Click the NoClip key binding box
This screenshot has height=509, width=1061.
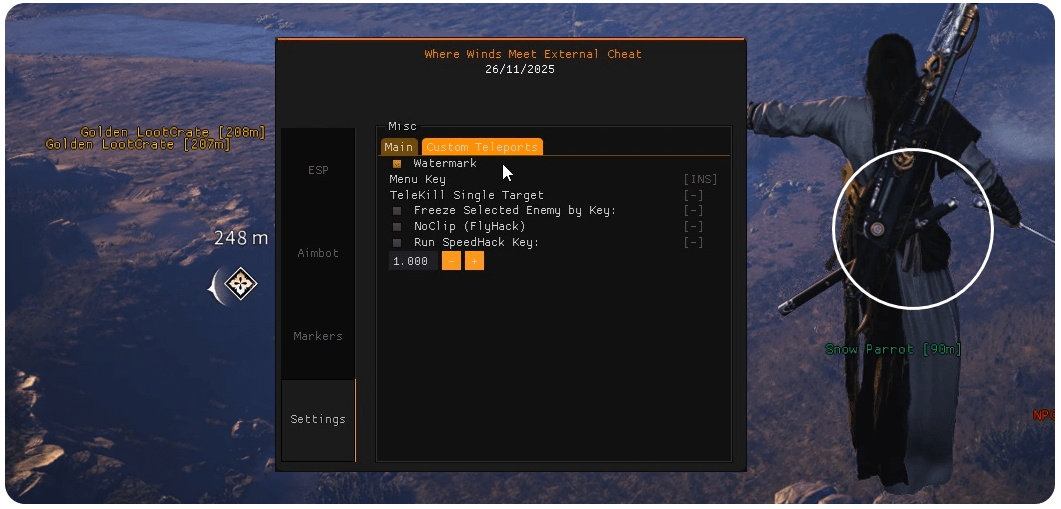tap(693, 227)
